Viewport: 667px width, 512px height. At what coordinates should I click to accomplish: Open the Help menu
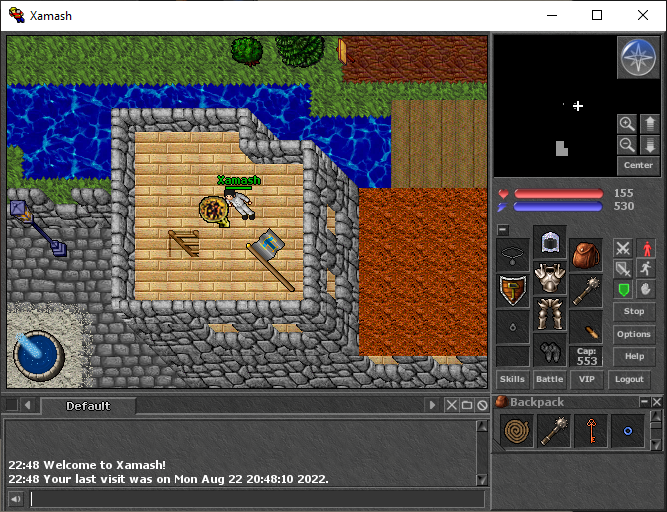click(634, 356)
